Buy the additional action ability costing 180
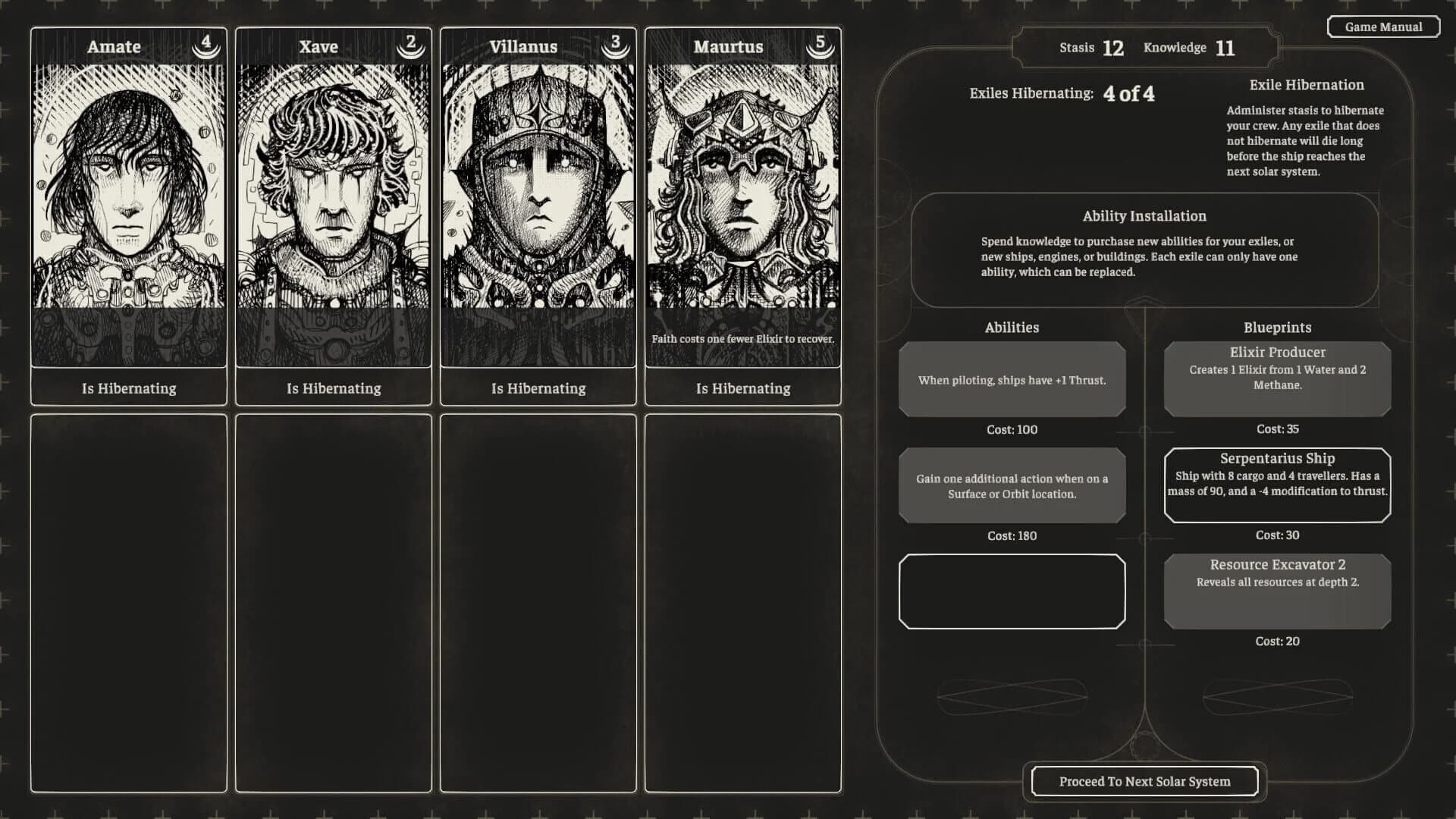The image size is (1456, 819). point(1012,485)
